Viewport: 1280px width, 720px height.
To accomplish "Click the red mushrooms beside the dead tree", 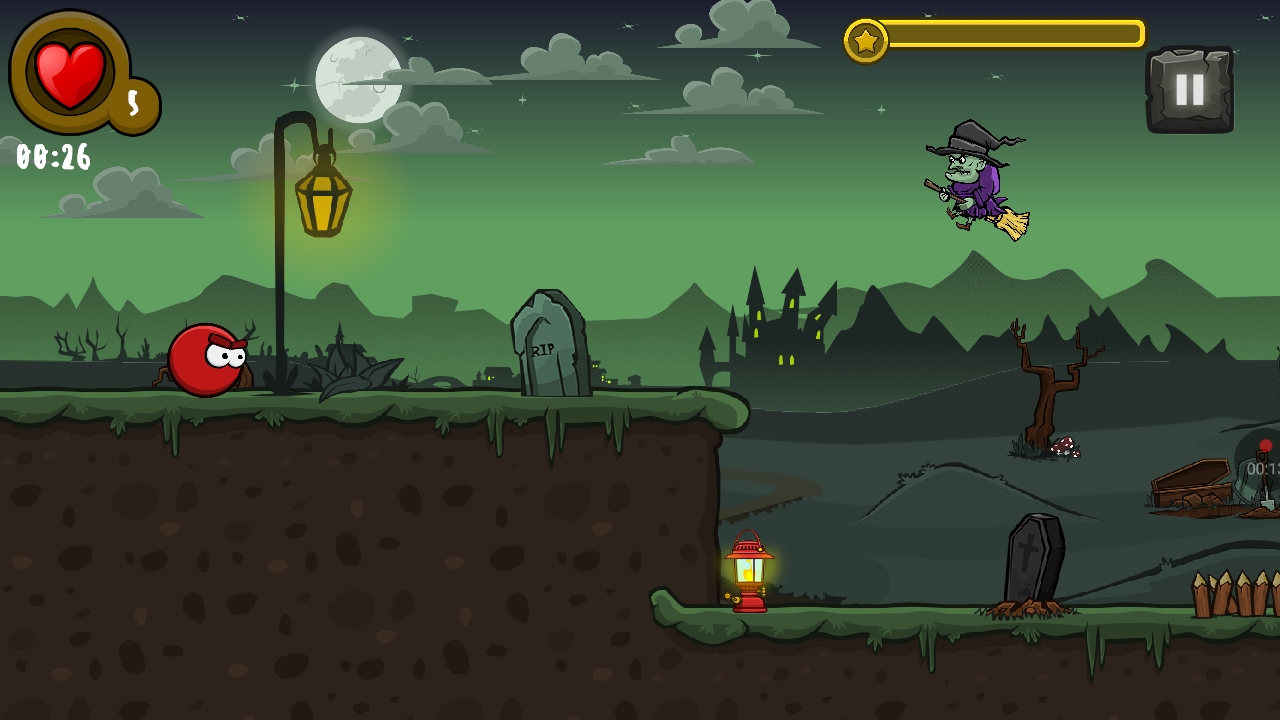I will point(1066,447).
